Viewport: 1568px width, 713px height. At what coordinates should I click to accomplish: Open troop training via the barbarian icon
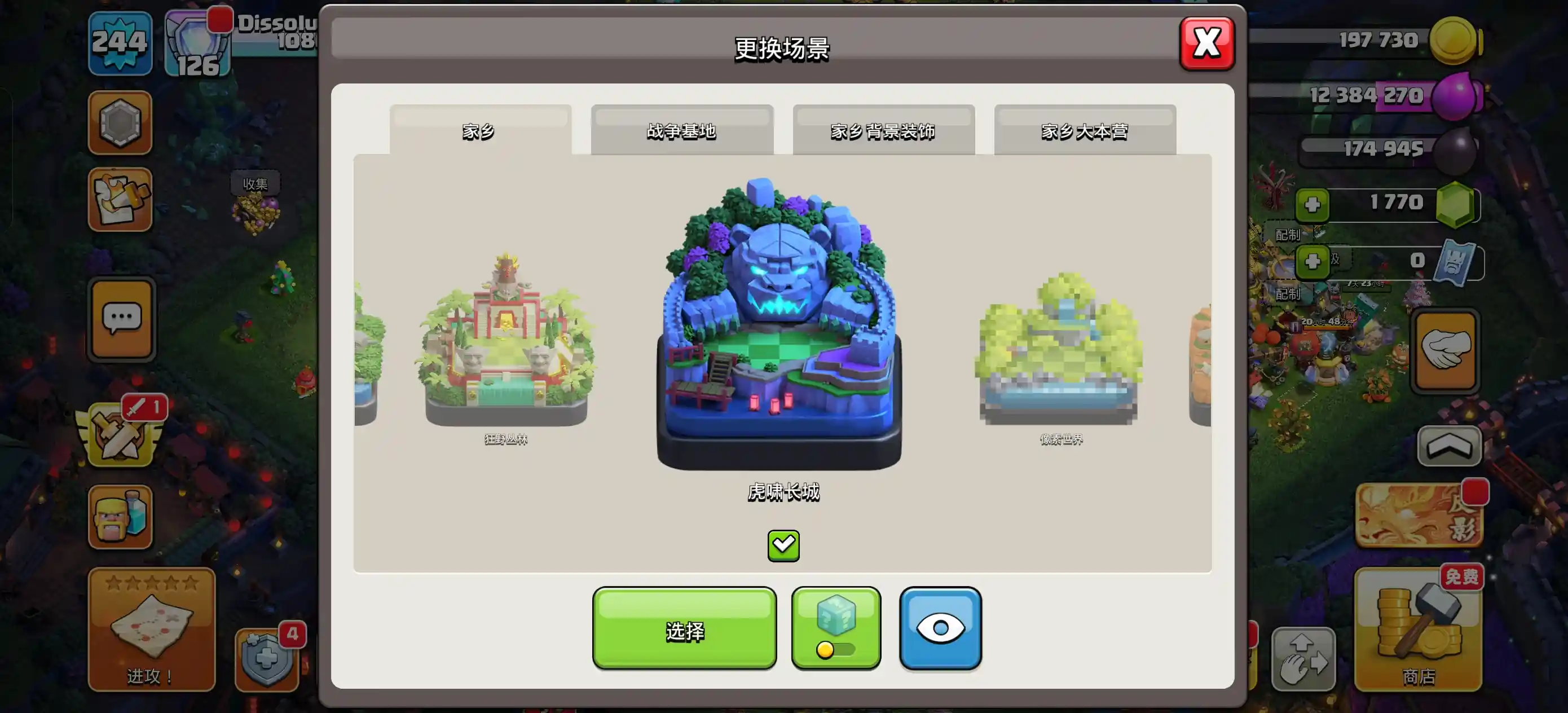[x=120, y=515]
